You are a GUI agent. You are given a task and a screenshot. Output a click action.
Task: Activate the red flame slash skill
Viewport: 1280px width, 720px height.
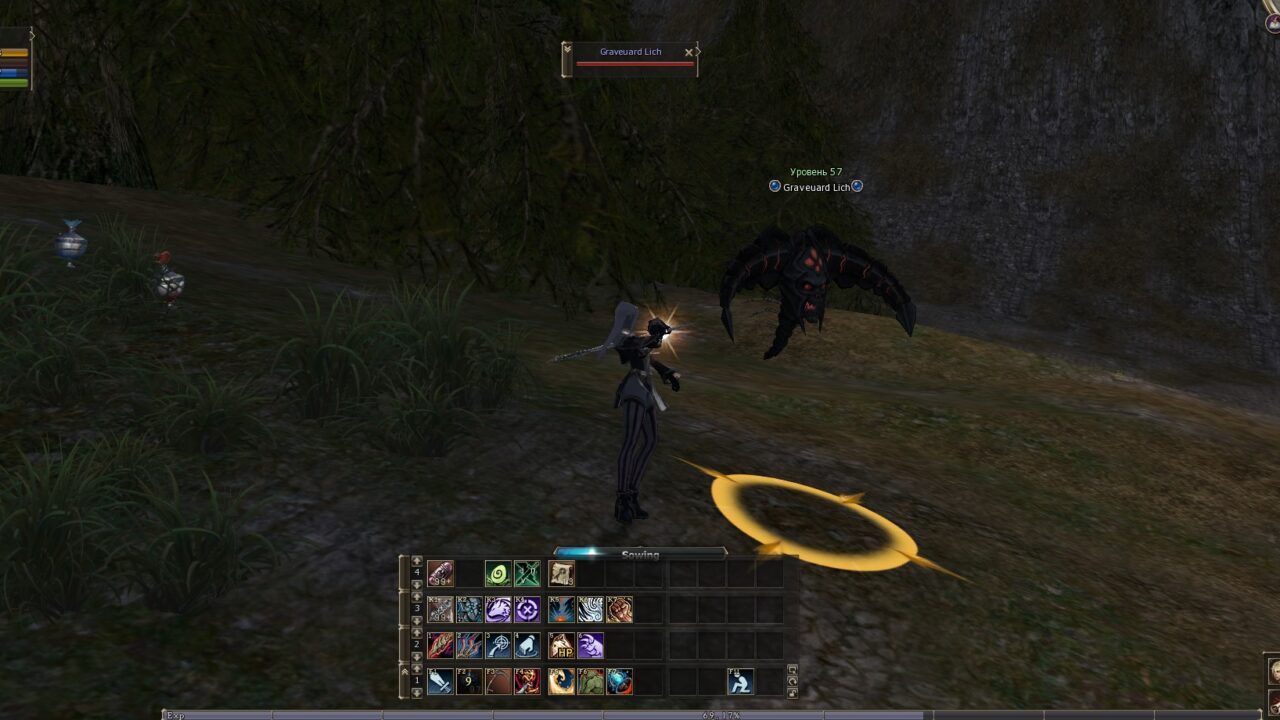pos(440,646)
